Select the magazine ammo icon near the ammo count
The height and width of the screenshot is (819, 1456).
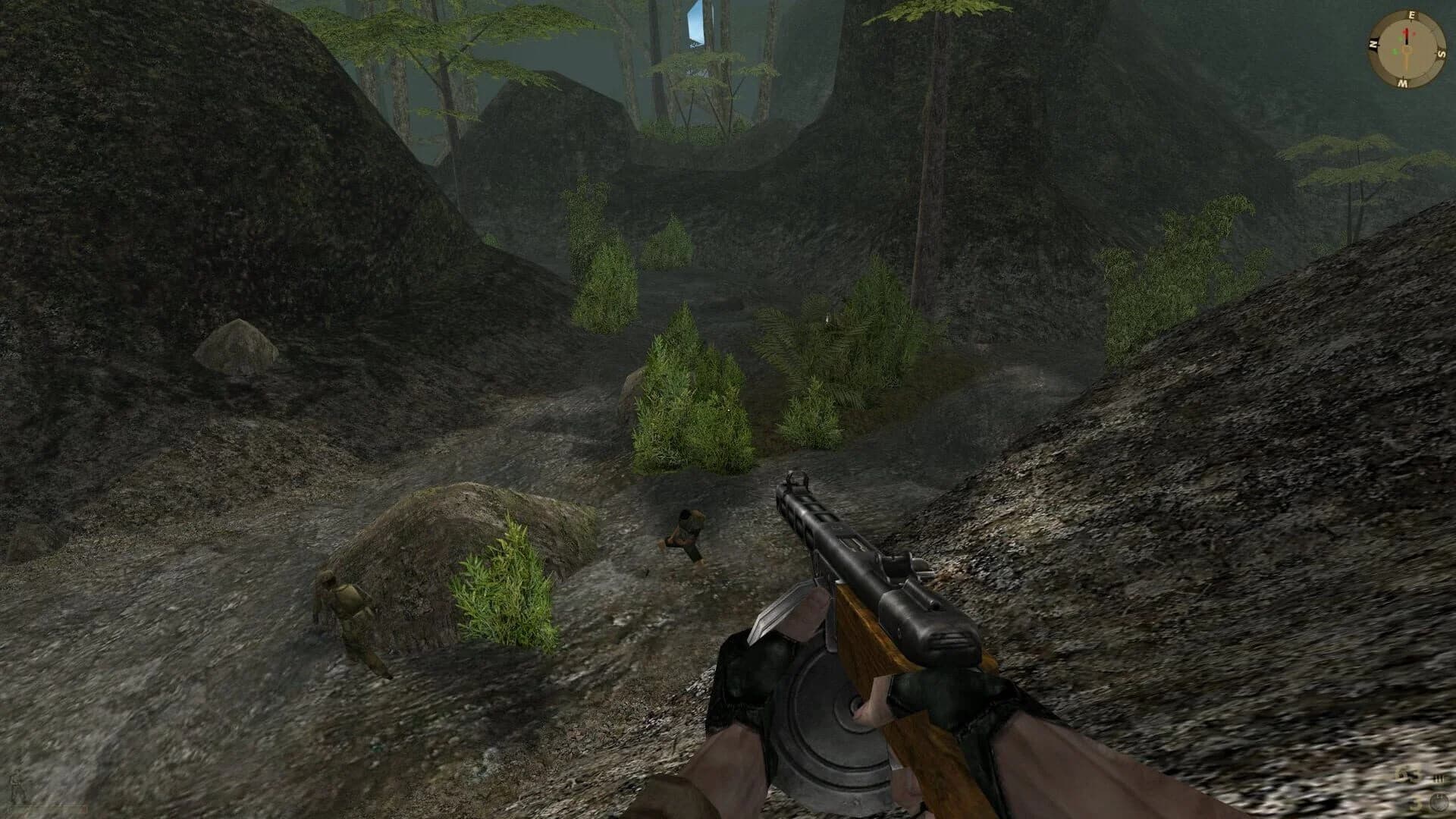[1439, 777]
